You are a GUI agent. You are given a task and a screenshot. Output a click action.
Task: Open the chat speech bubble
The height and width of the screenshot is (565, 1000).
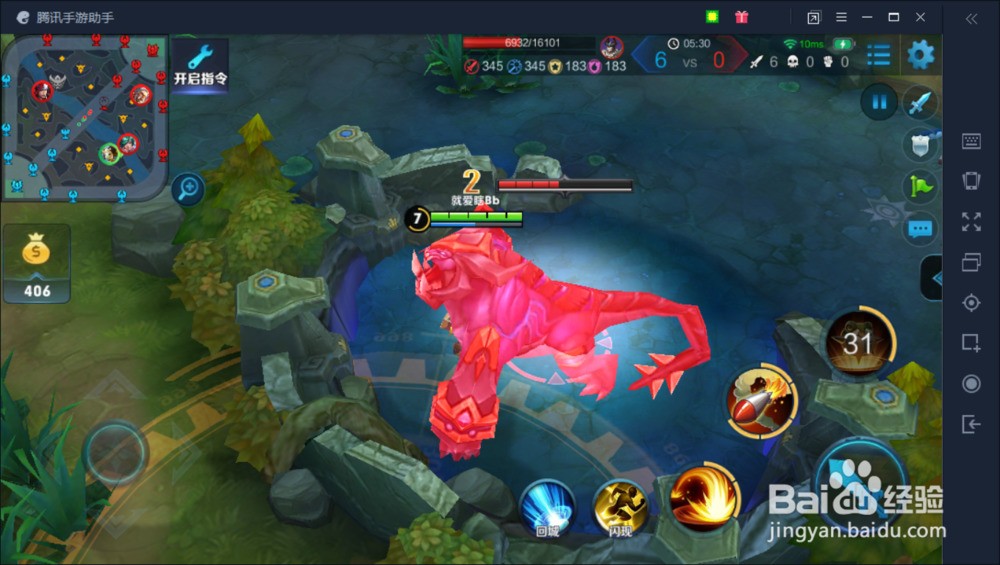[x=920, y=229]
